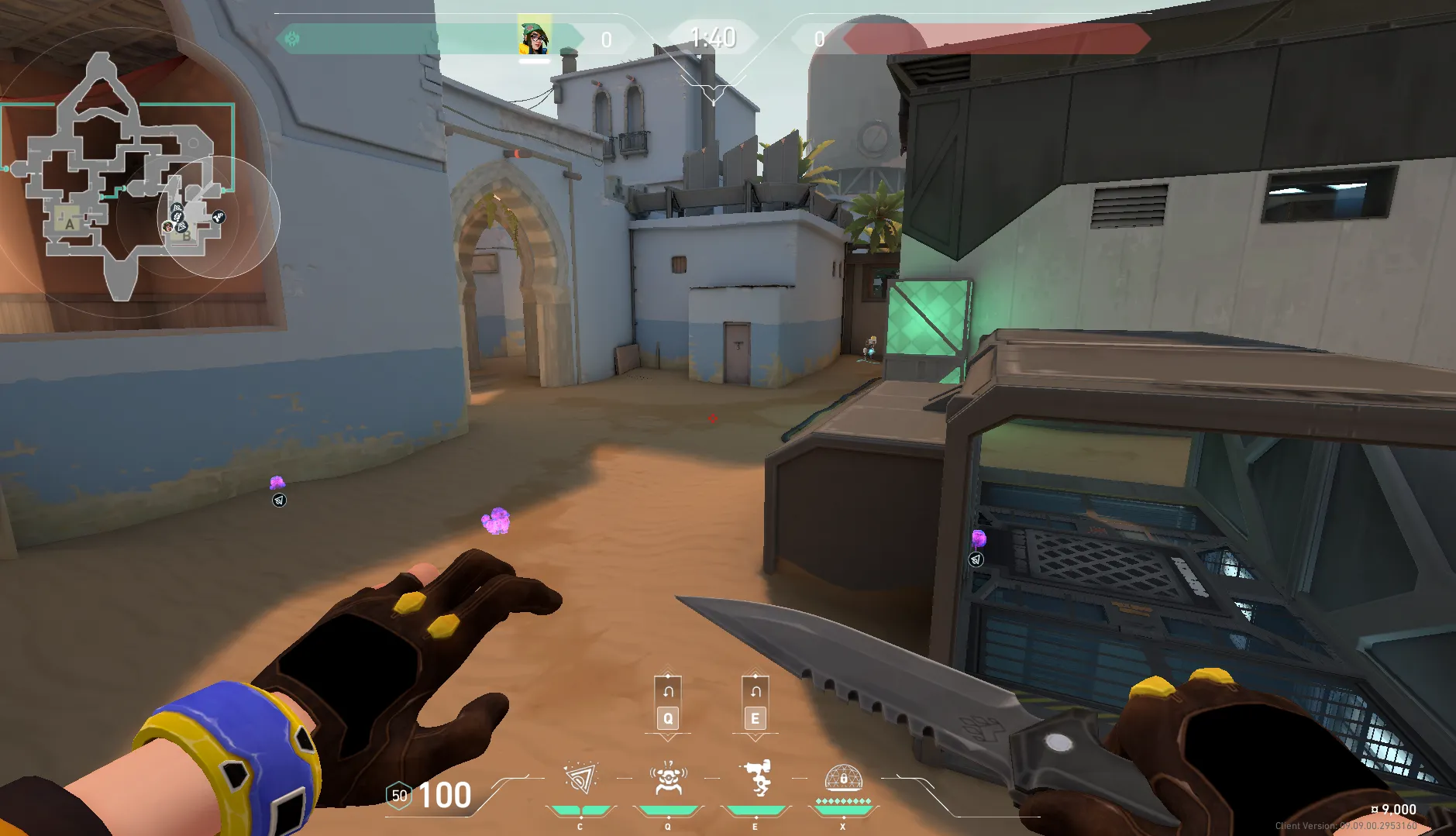This screenshot has height=836, width=1456.
Task: Deploy the Alarmbot ability
Action: (668, 779)
